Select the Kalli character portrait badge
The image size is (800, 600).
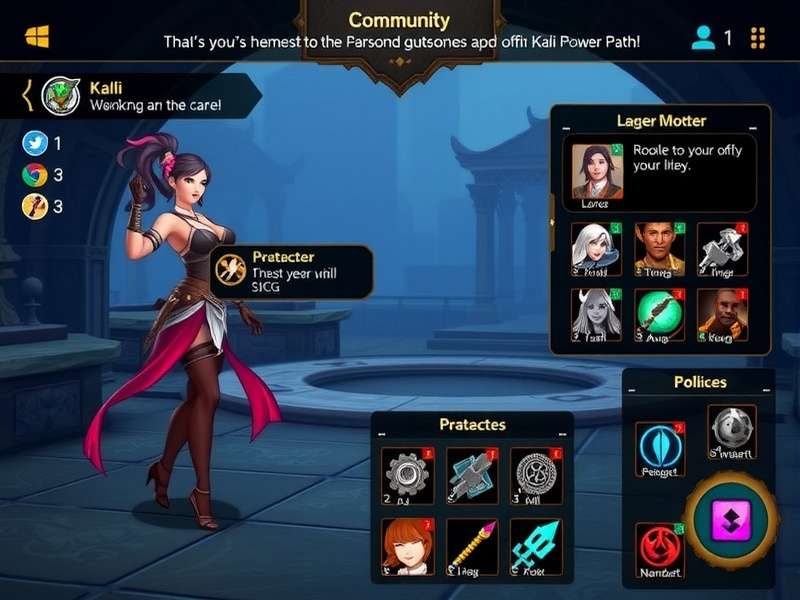[x=61, y=96]
